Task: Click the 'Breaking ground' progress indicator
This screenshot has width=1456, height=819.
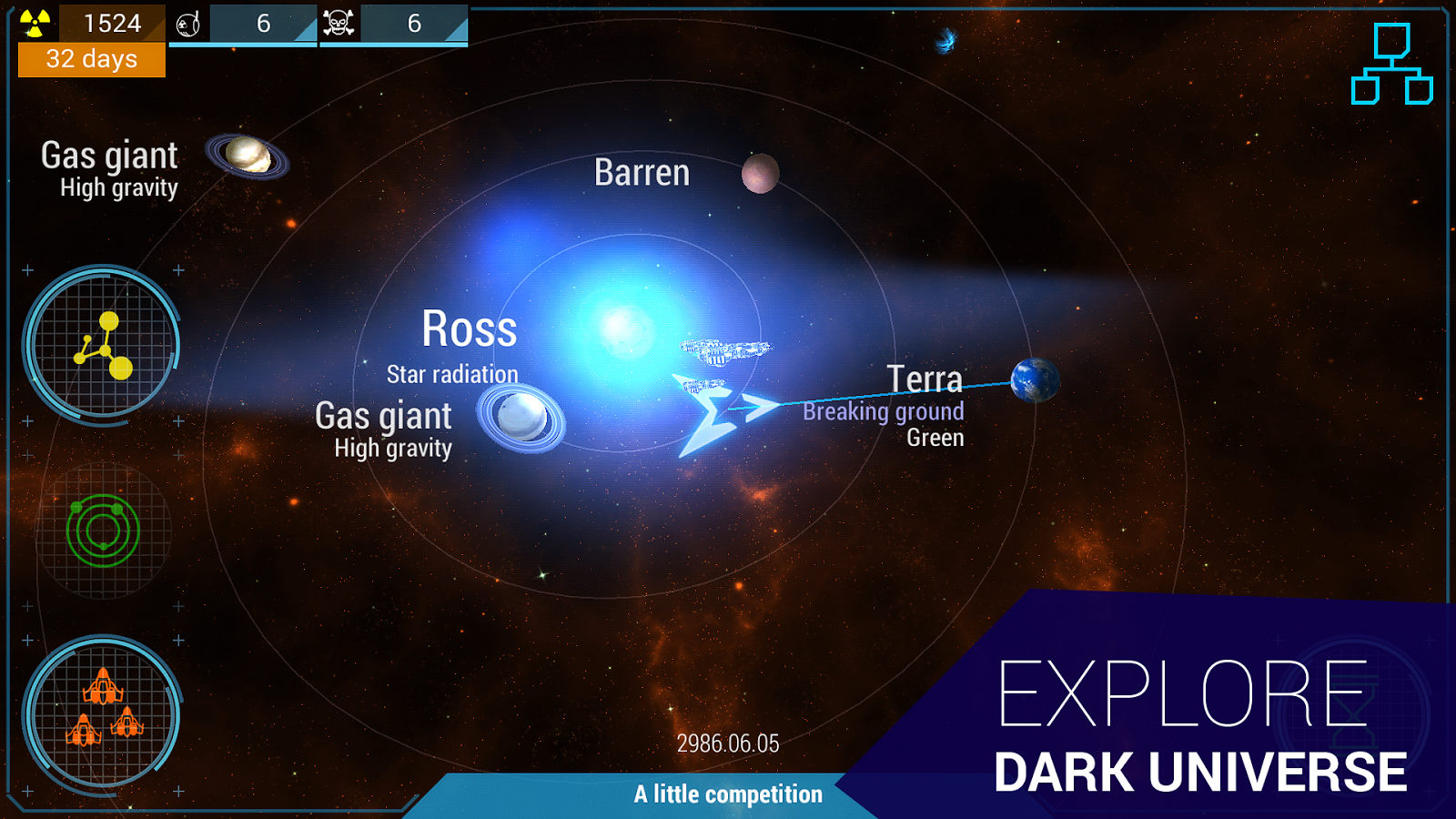Action: pyautogui.click(x=883, y=411)
